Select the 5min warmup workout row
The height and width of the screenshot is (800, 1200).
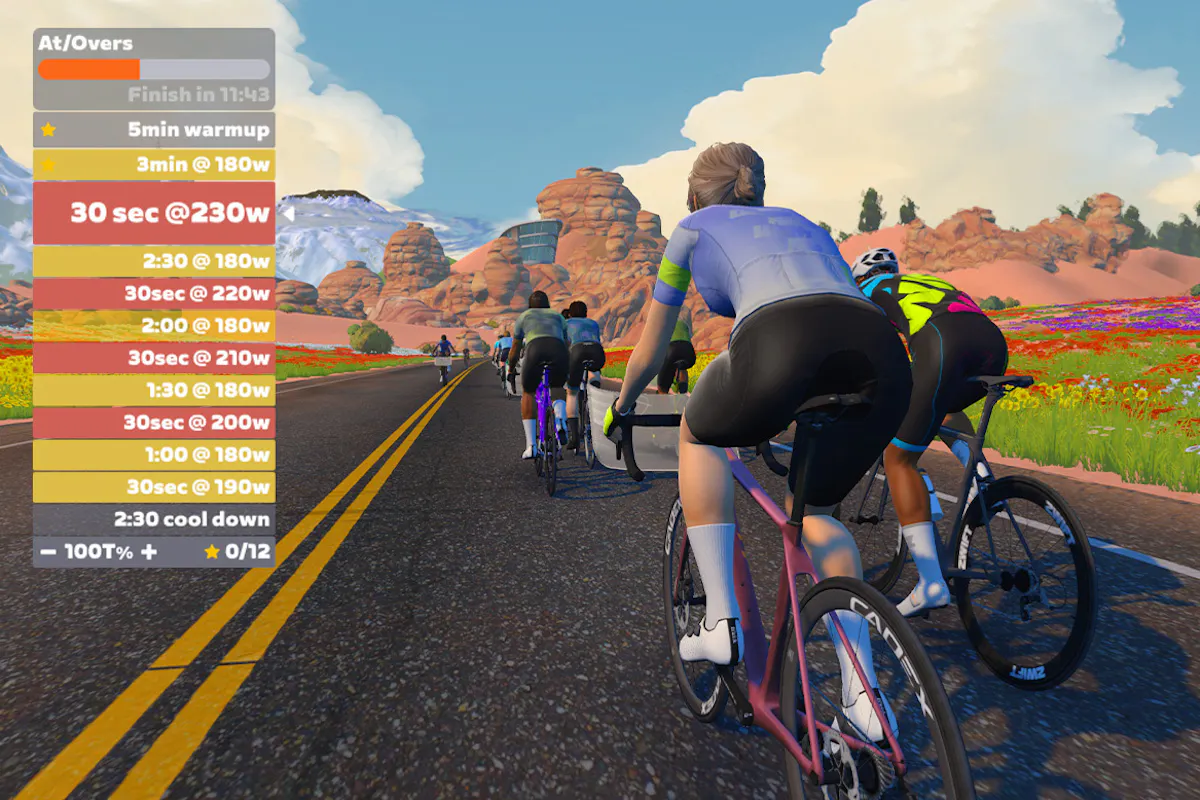click(154, 130)
